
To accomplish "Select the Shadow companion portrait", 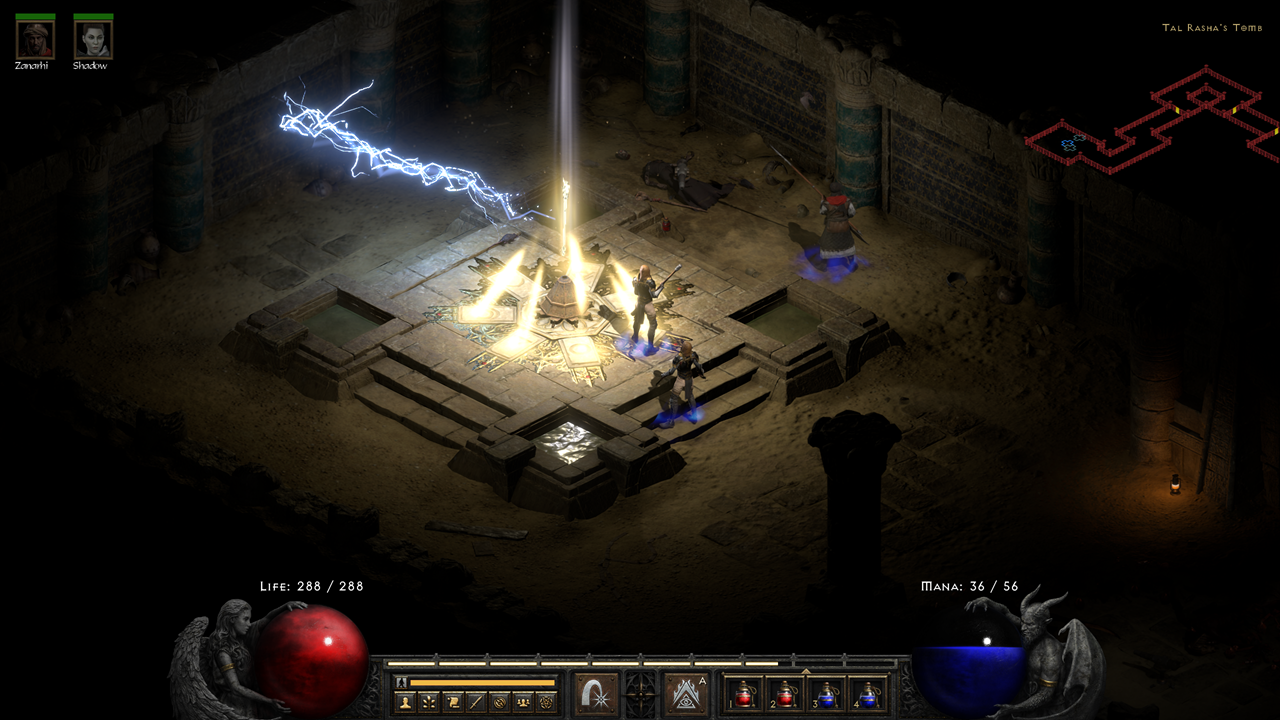I will coord(93,40).
